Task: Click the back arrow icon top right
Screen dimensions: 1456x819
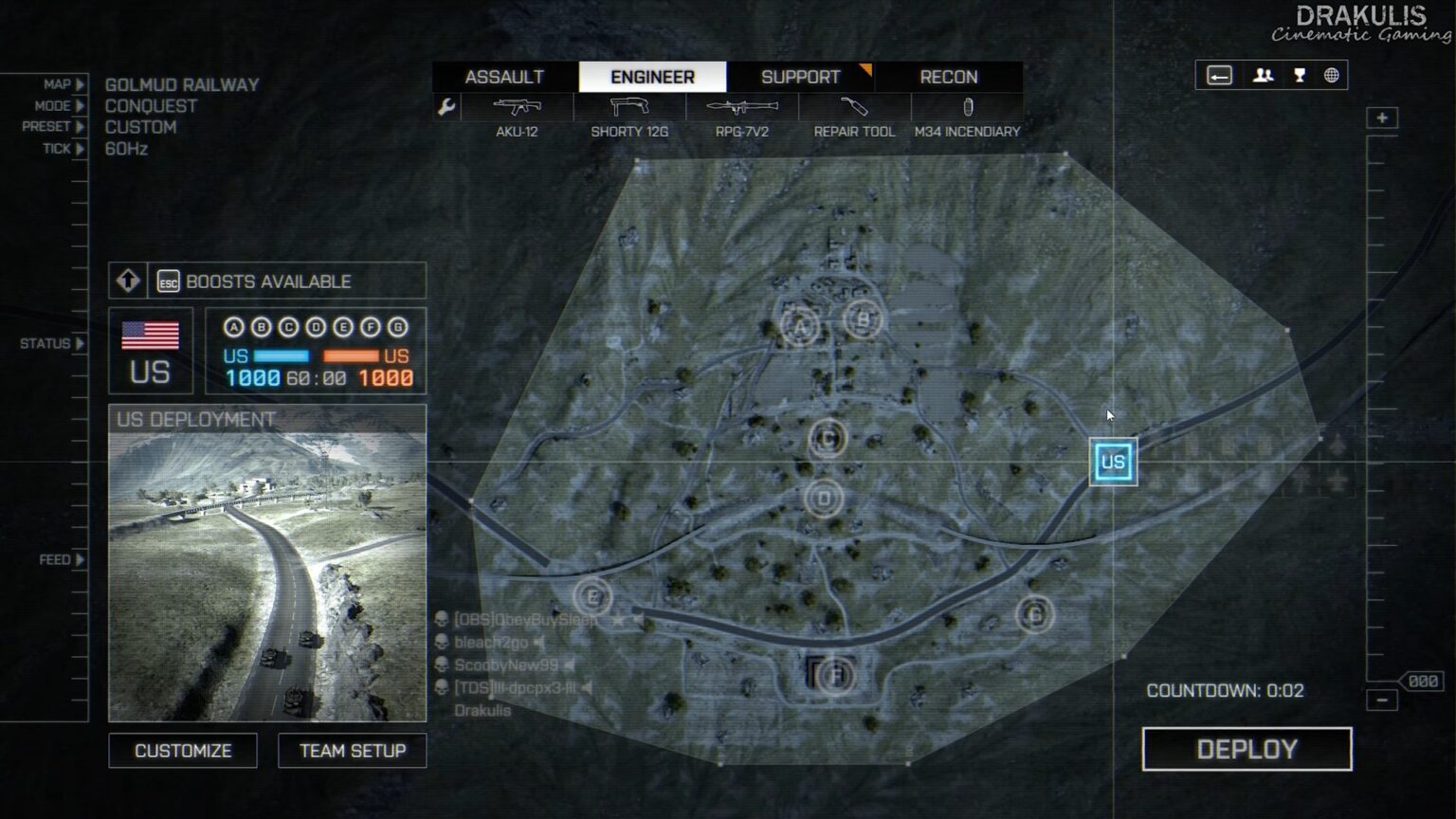Action: 1219,76
